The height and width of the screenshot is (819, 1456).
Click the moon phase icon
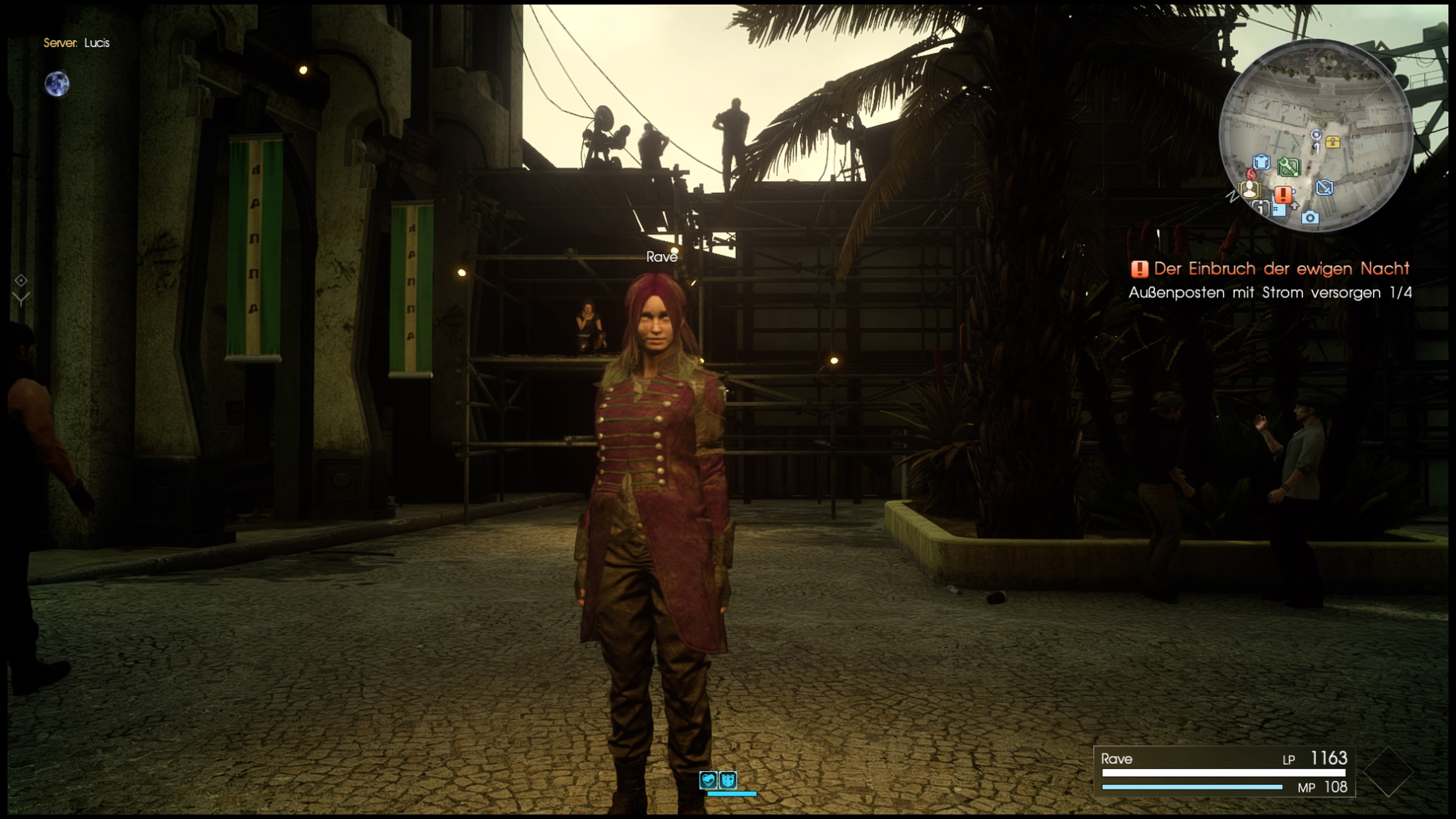click(x=57, y=84)
